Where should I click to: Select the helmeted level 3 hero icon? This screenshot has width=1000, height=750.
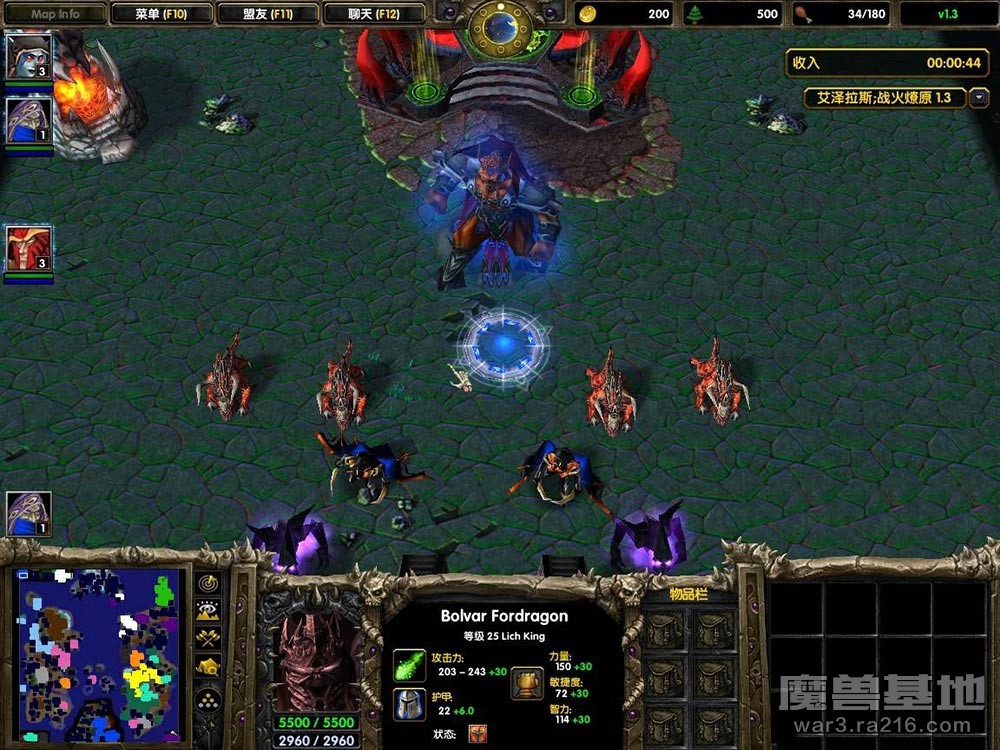coord(28,56)
